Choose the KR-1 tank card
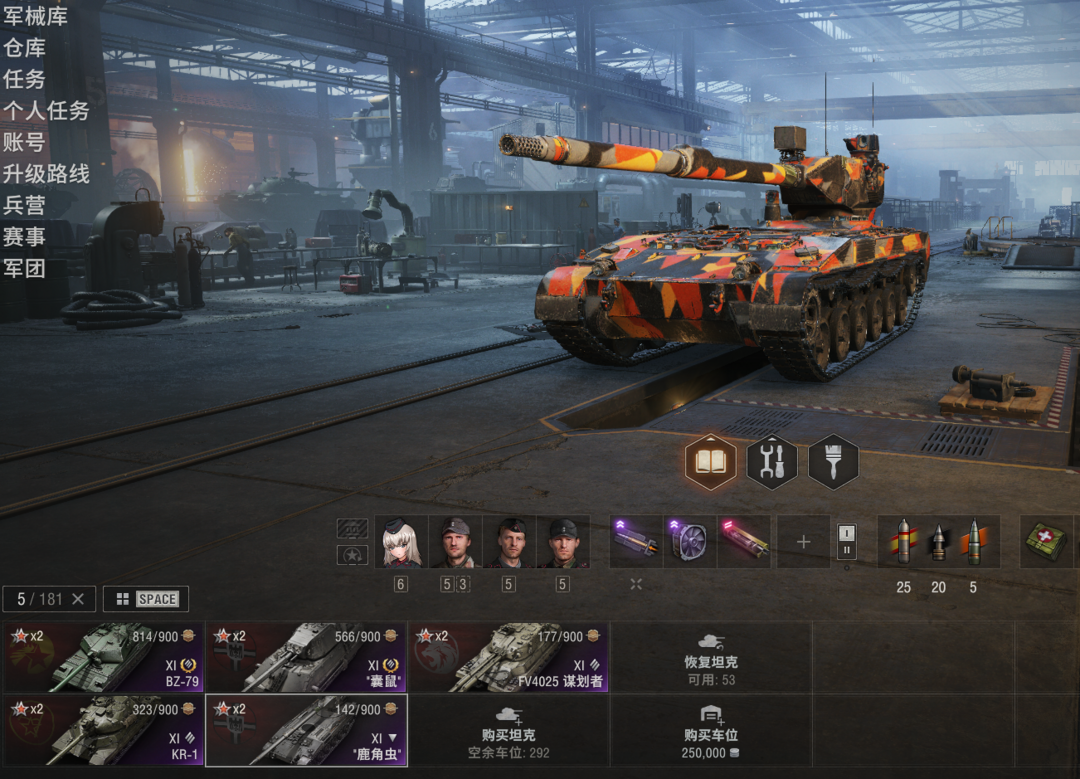 (x=103, y=731)
